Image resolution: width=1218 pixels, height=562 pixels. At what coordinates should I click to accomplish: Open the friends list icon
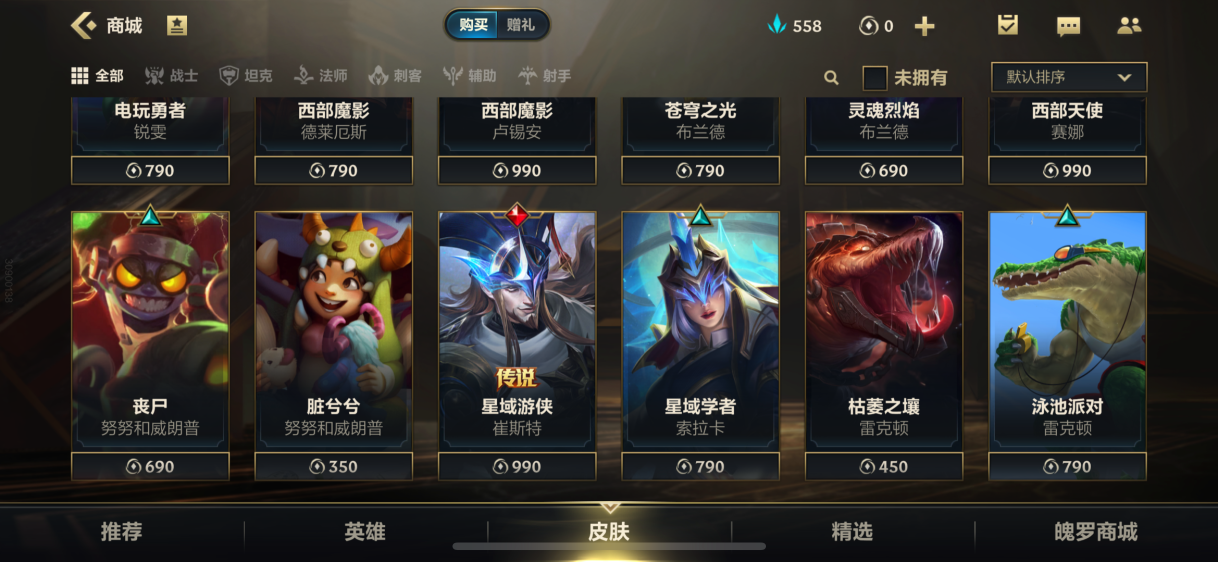coord(1129,26)
